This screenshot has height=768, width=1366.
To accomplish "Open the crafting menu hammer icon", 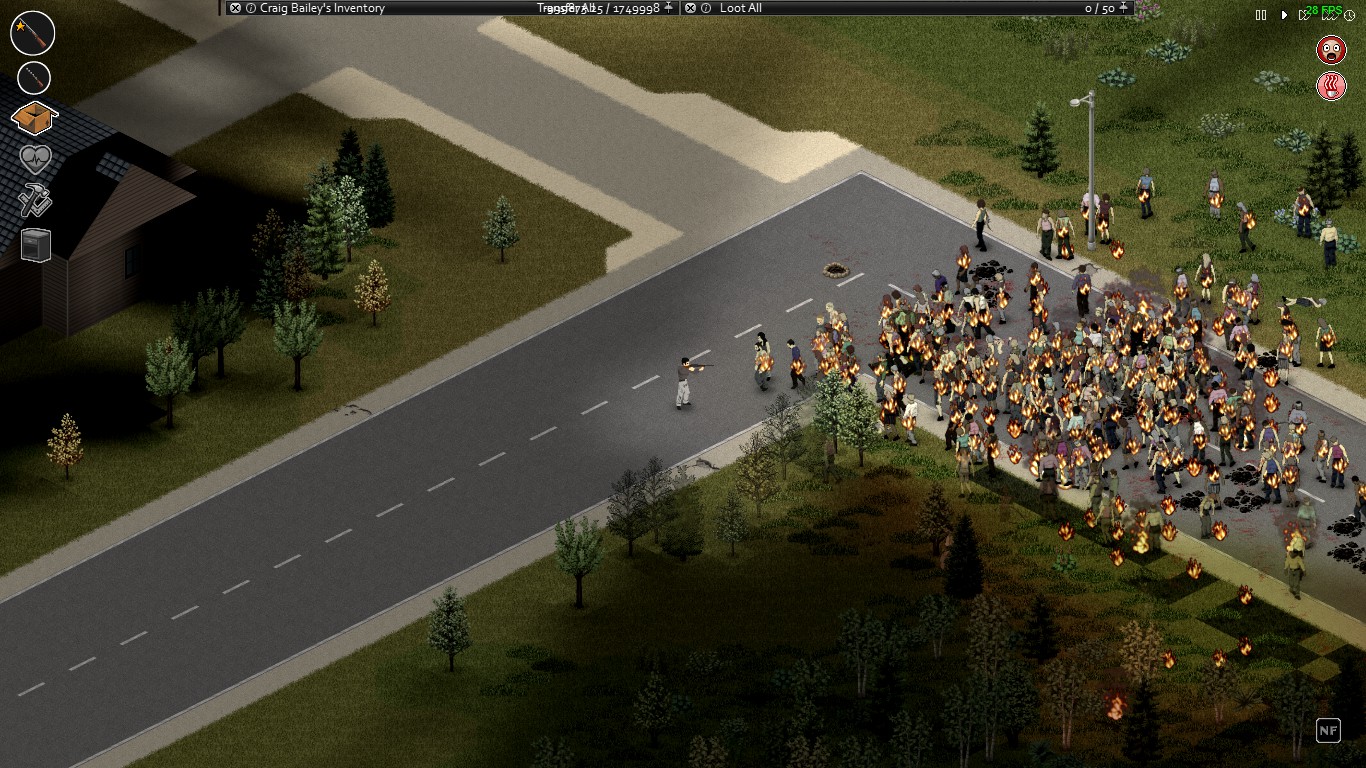I will [34, 202].
